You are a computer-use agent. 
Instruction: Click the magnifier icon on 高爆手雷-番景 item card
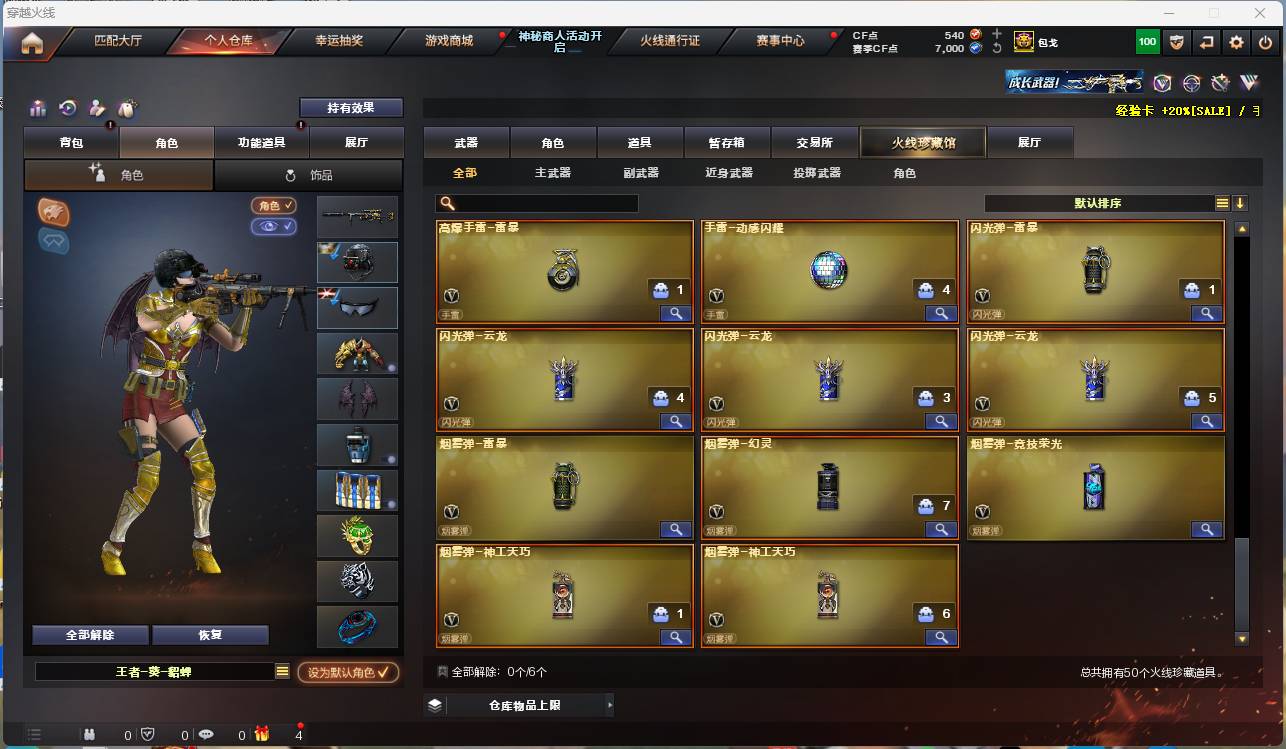pyautogui.click(x=676, y=313)
